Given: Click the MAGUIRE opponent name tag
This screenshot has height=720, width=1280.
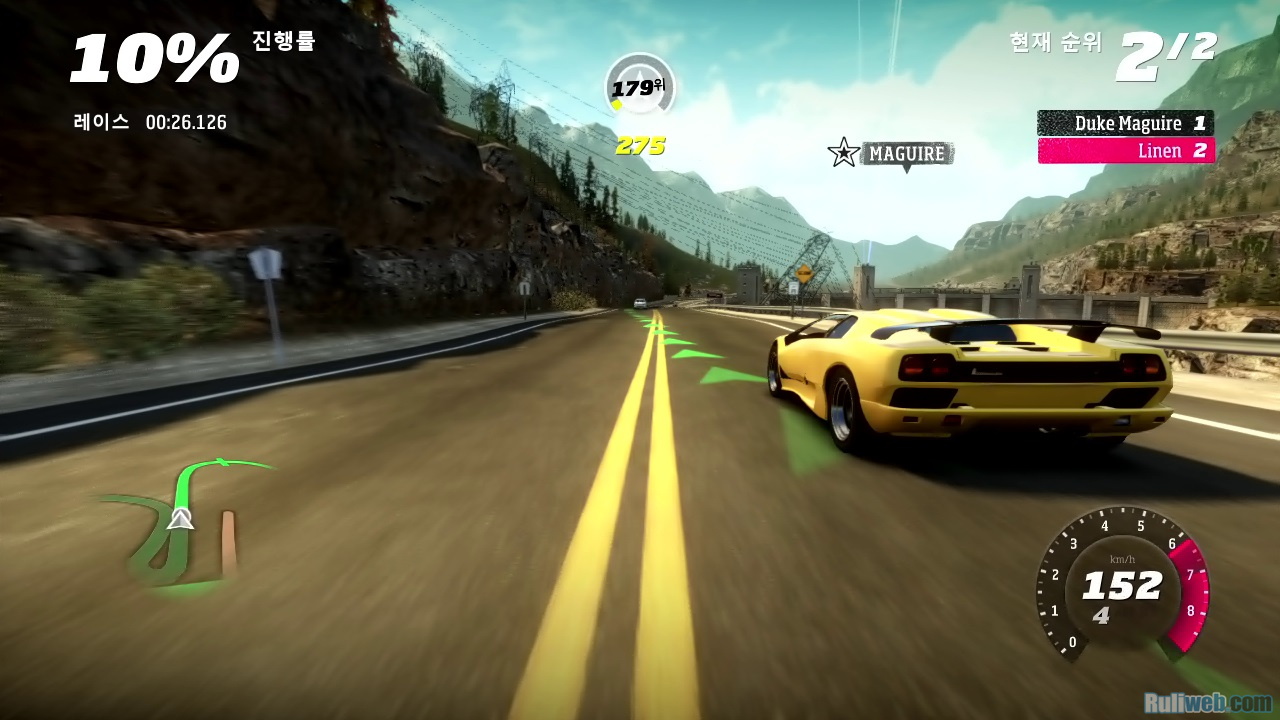Looking at the screenshot, I should click(x=906, y=153).
